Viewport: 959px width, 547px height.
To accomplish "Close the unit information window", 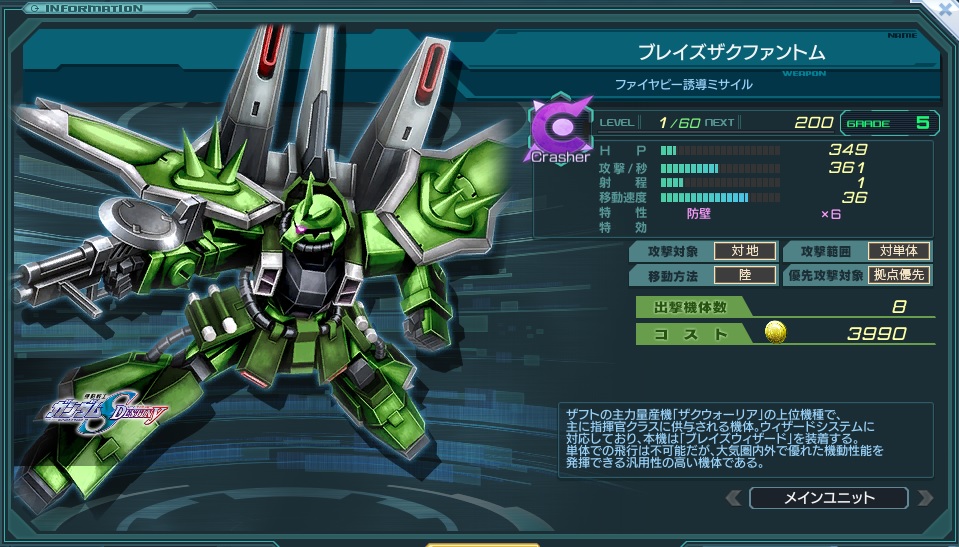I will pos(945,10).
